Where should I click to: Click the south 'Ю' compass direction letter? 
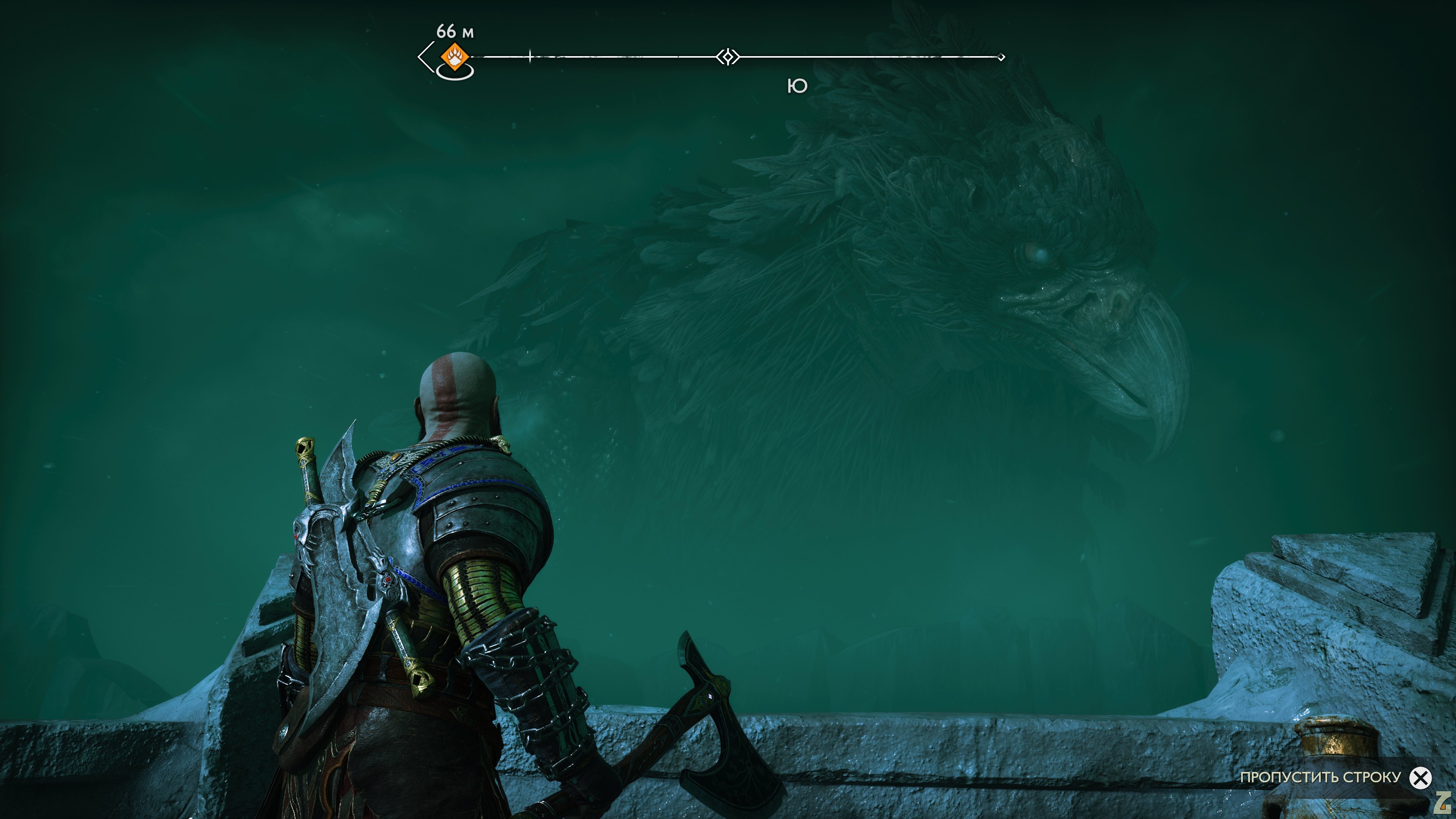tap(797, 86)
